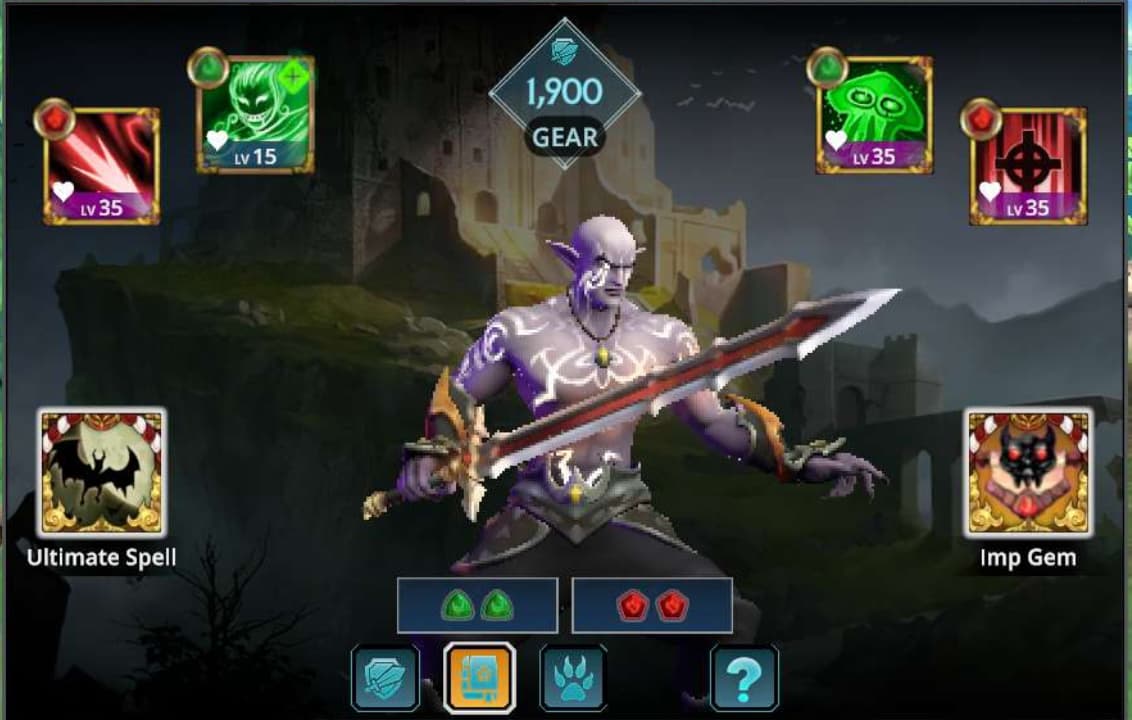Image resolution: width=1132 pixels, height=720 pixels.
Task: Open the Imp Gem slot
Action: point(1028,472)
